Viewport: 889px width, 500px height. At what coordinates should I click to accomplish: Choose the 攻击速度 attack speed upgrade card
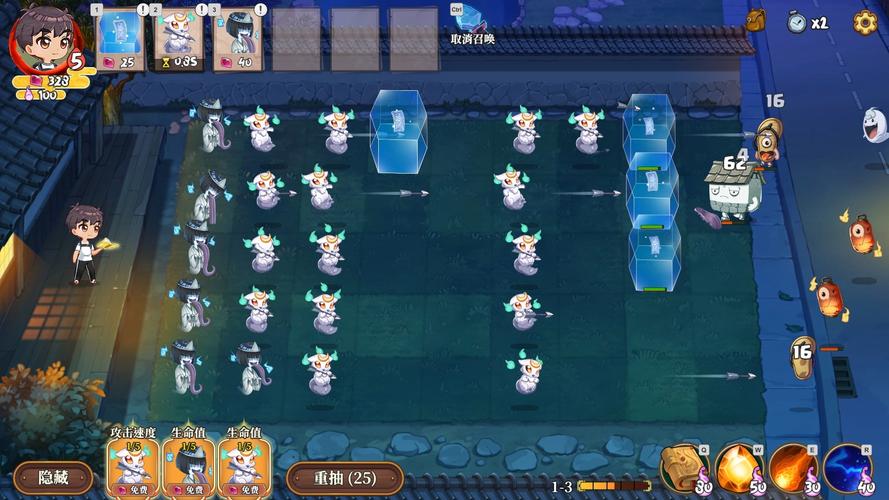coord(133,467)
